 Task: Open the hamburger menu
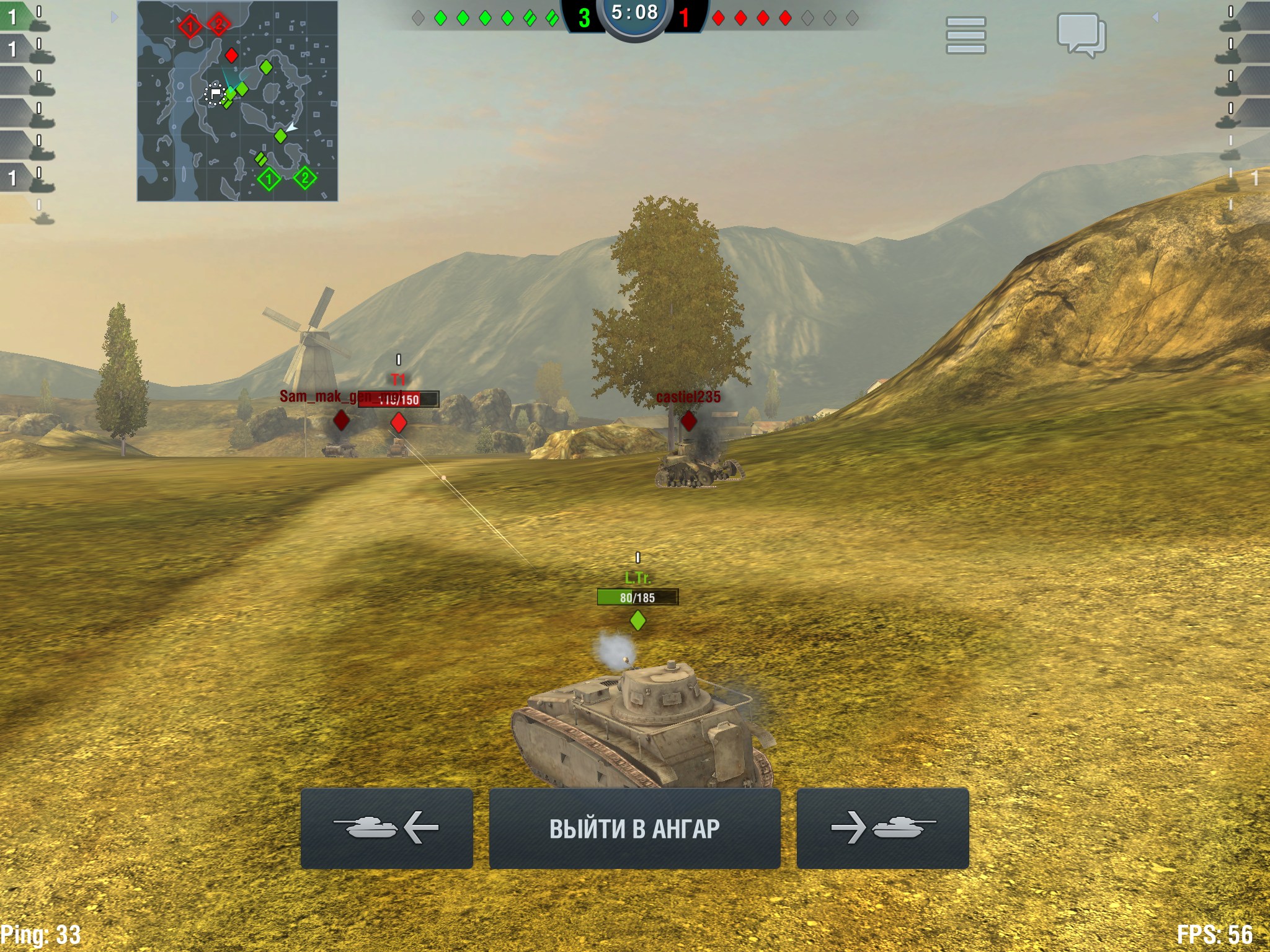(x=966, y=35)
